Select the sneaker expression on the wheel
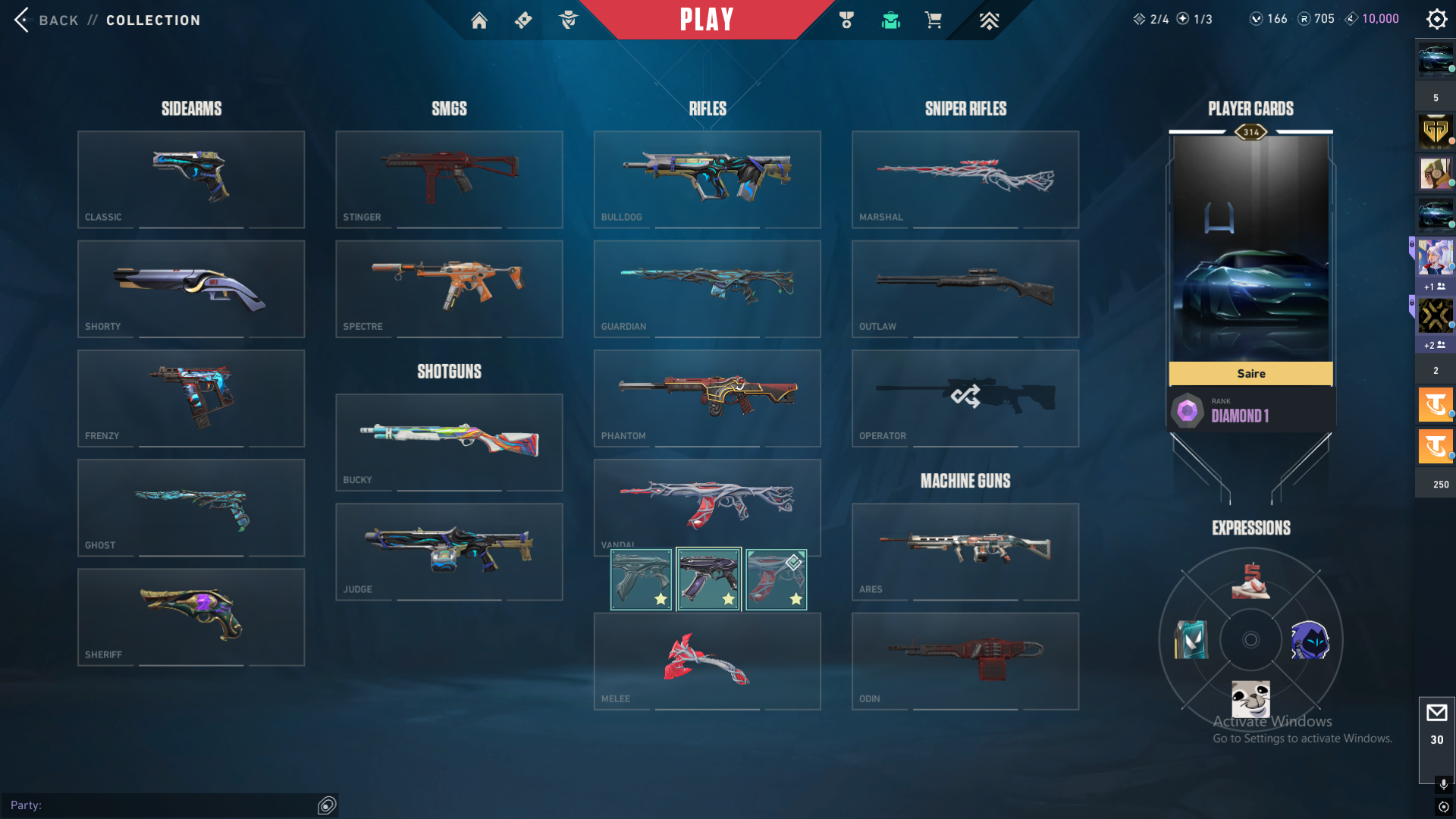 point(1250,581)
